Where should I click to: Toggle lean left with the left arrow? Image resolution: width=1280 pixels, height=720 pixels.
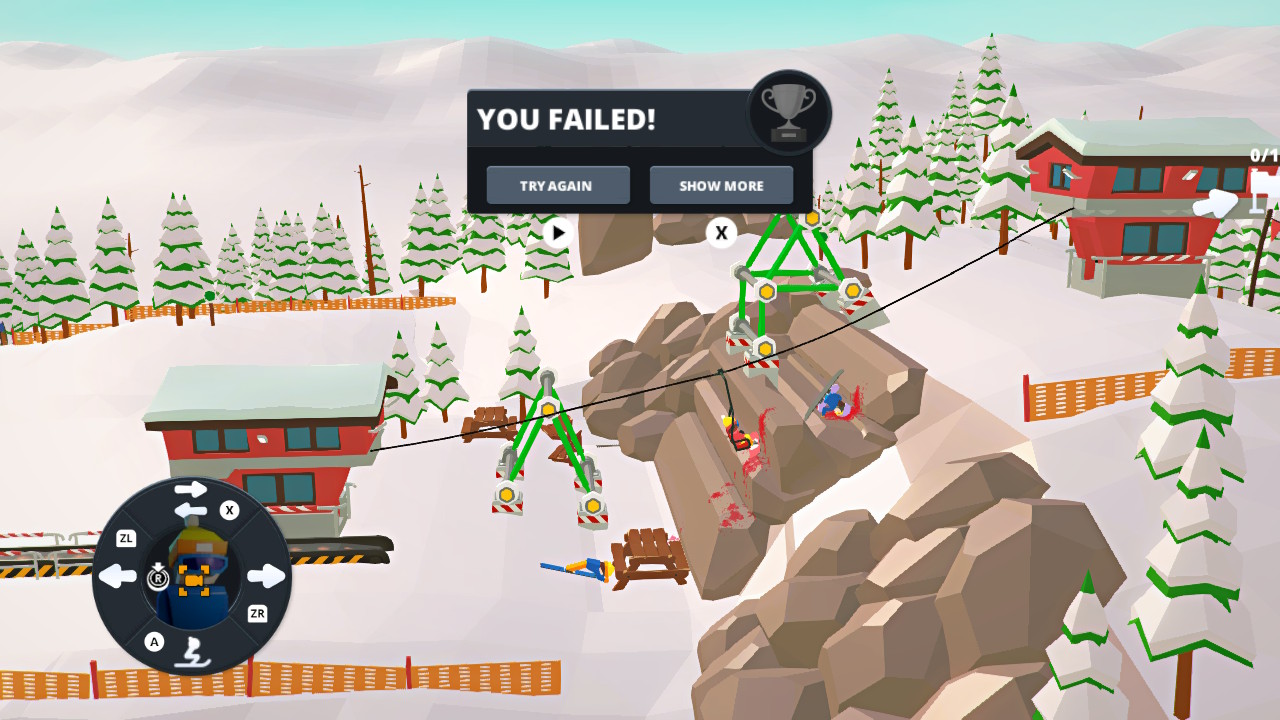click(x=117, y=575)
